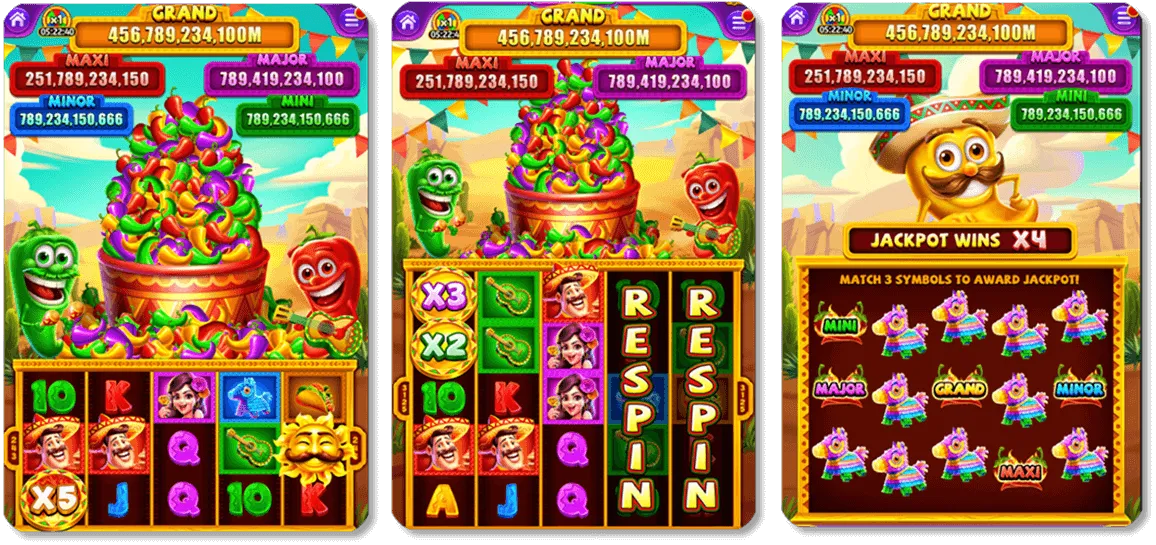Image resolution: width=1156 pixels, height=545 pixels.
Task: Select the revealed MINI jackpot tile
Action: [x=840, y=324]
